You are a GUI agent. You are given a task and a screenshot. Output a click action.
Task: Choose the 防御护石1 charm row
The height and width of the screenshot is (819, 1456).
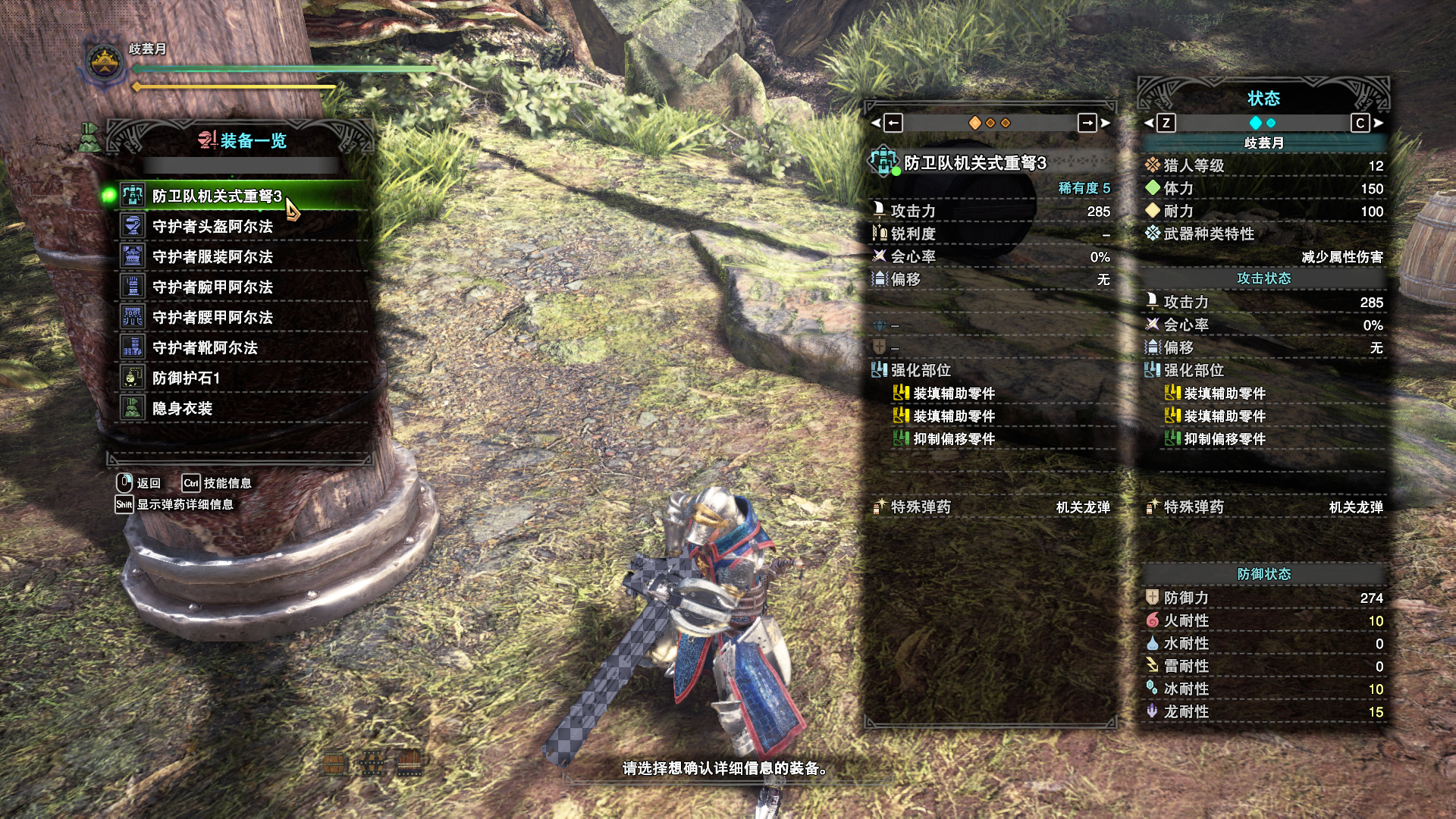click(186, 378)
